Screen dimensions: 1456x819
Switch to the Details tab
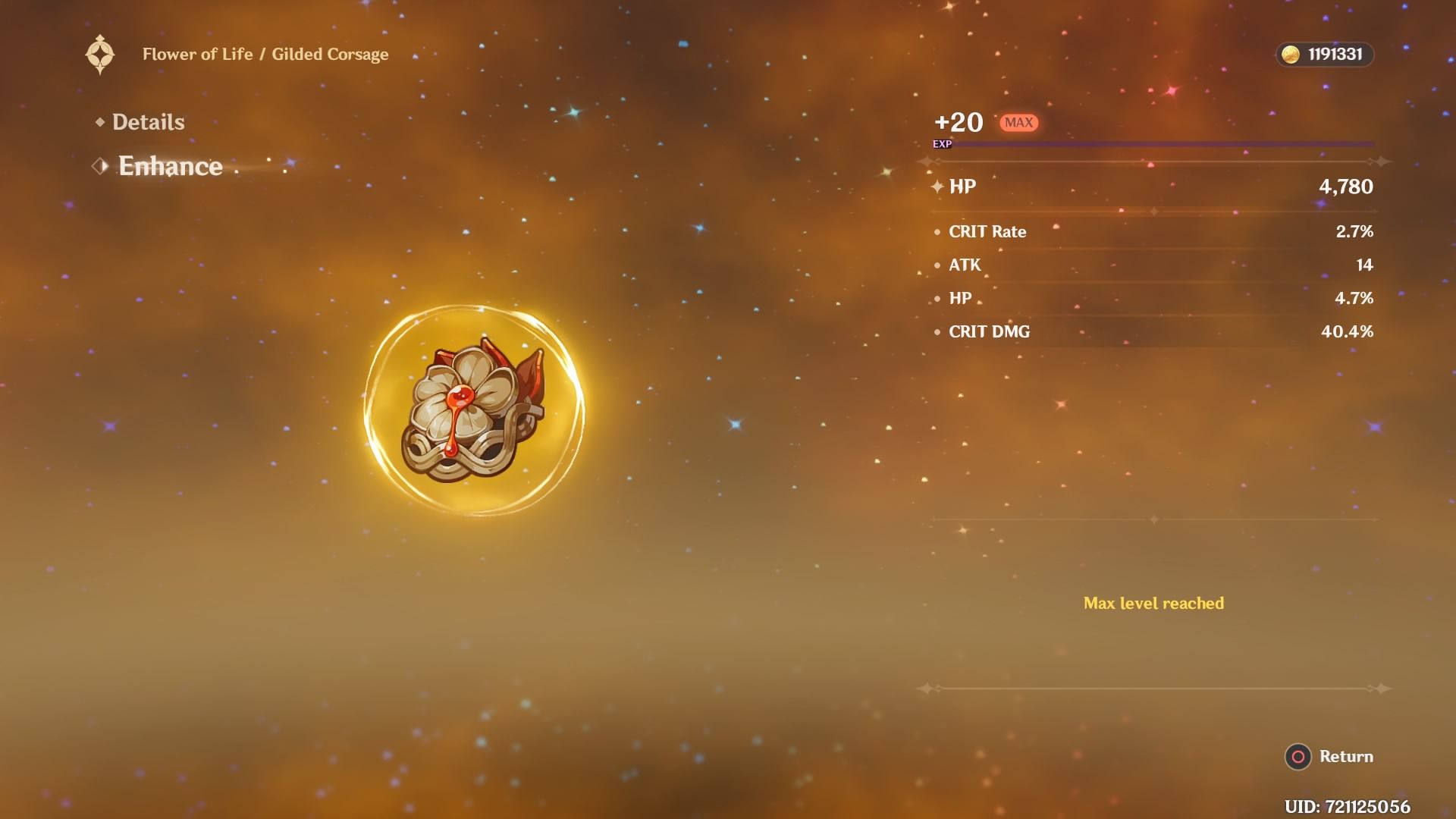(x=149, y=121)
